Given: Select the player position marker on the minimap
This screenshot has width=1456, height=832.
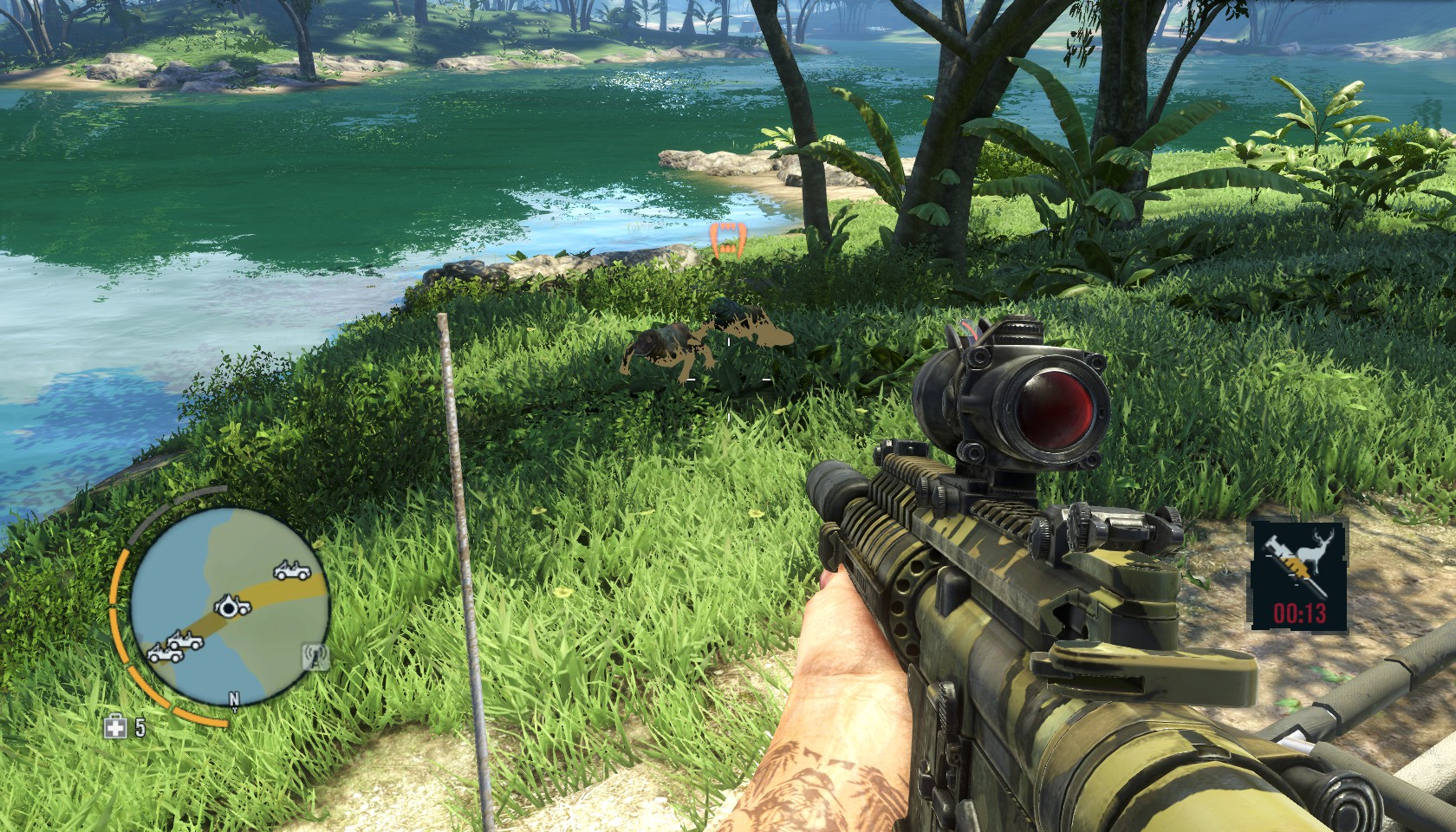Looking at the screenshot, I should point(230,608).
